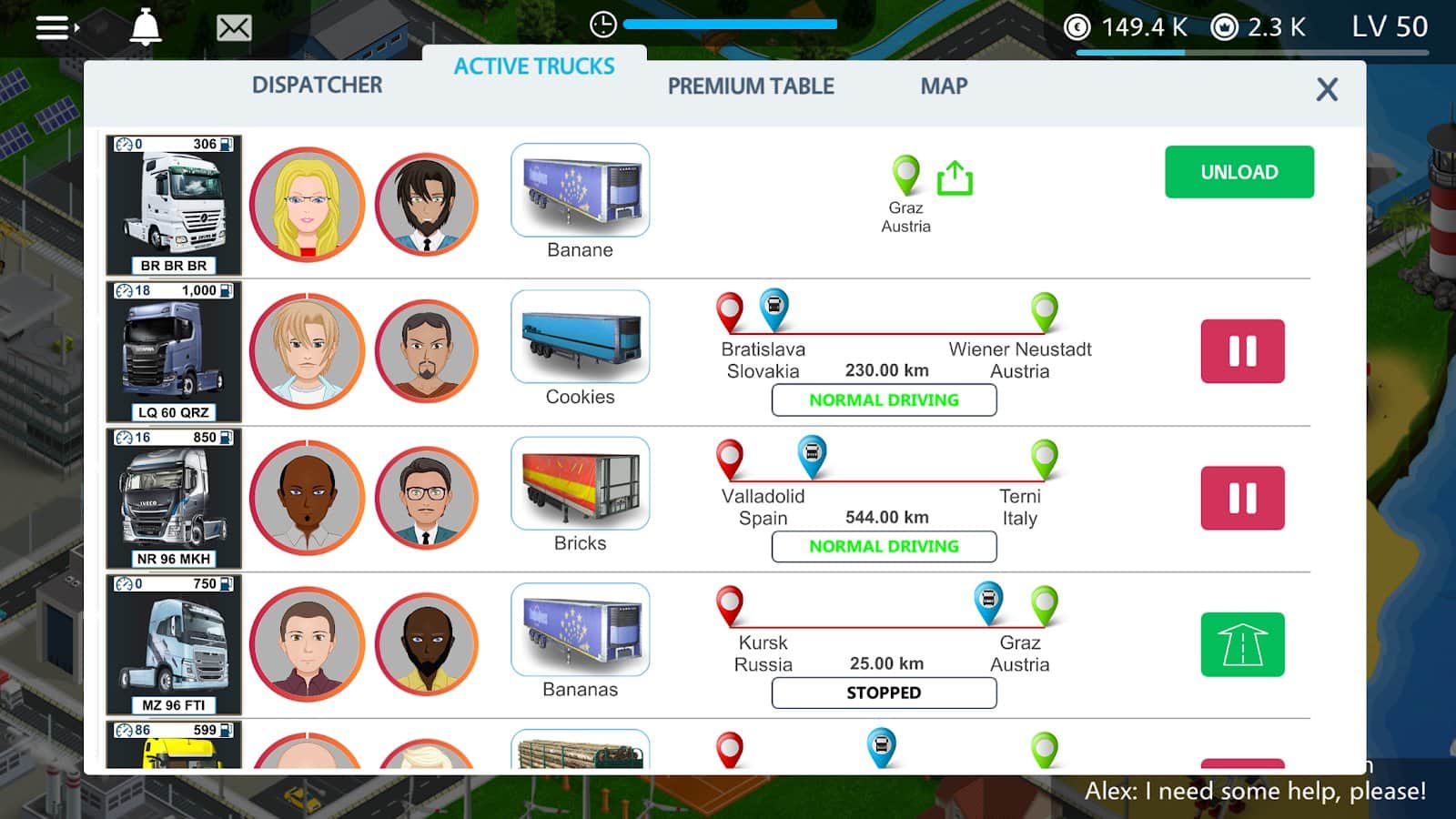
Task: Select the BR BR BR truck thumbnail
Action: tap(174, 205)
